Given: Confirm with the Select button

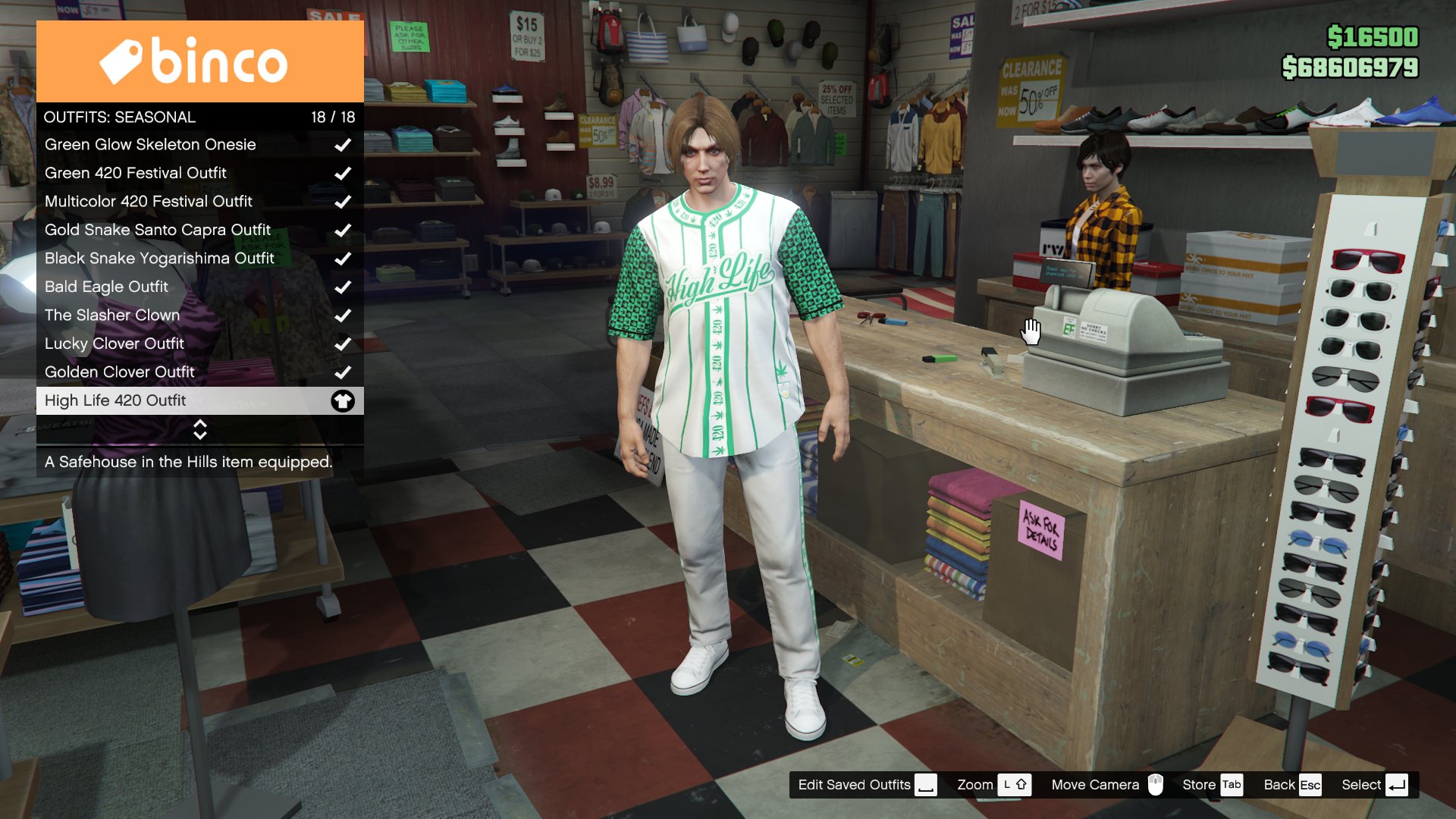Looking at the screenshot, I should point(1374,785).
